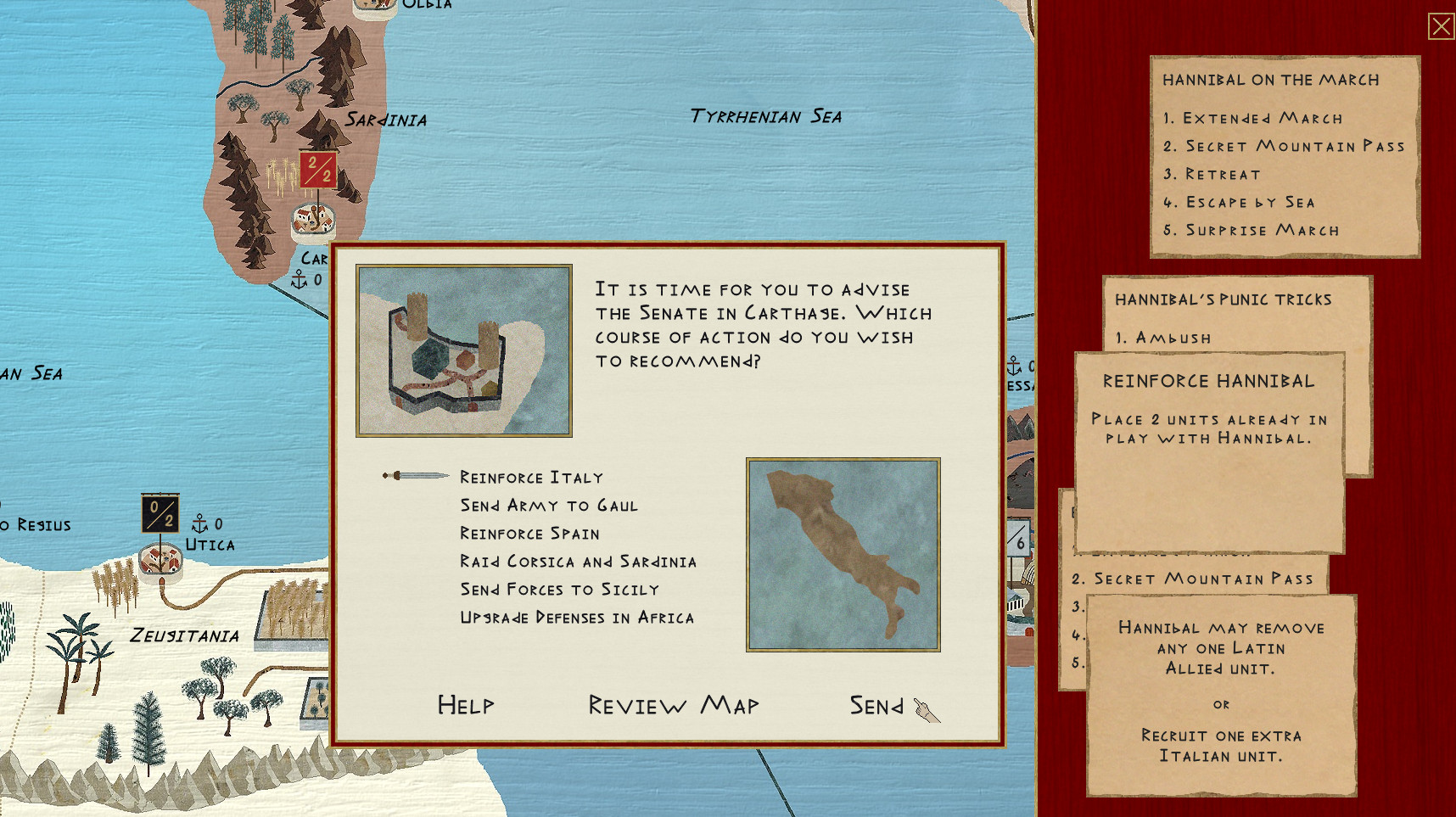The image size is (1456, 817).
Task: Pick the Reinforce Spain option
Action: [529, 534]
